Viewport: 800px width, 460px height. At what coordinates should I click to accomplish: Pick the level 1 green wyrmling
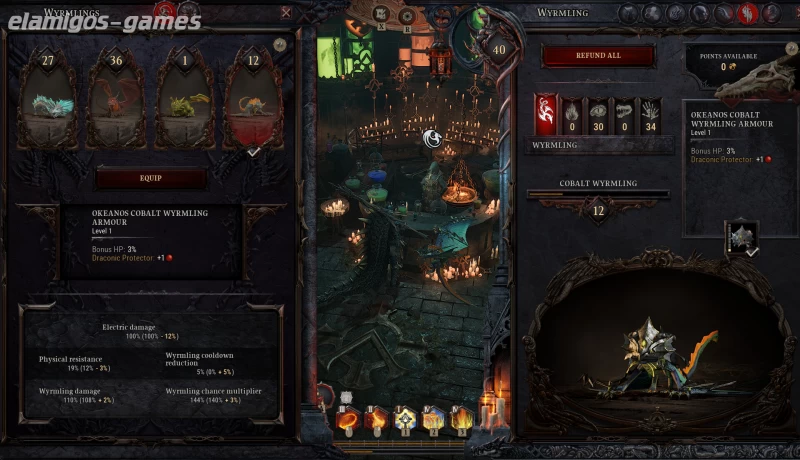pyautogui.click(x=183, y=100)
